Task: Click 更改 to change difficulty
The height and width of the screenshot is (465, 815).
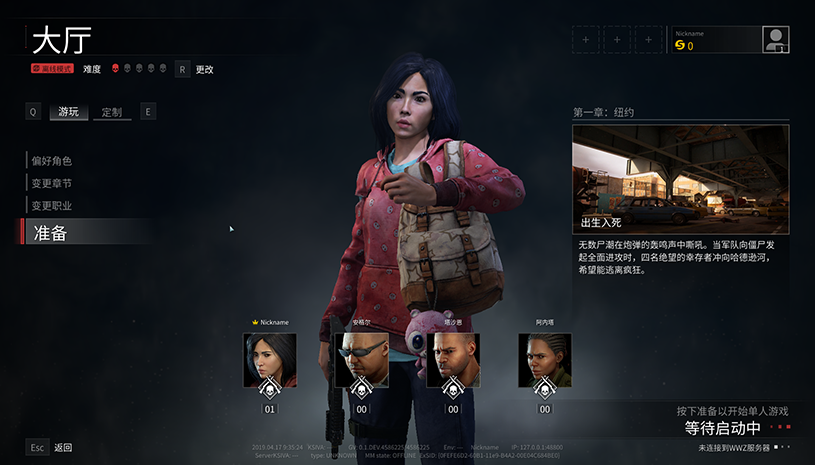Action: [x=204, y=69]
